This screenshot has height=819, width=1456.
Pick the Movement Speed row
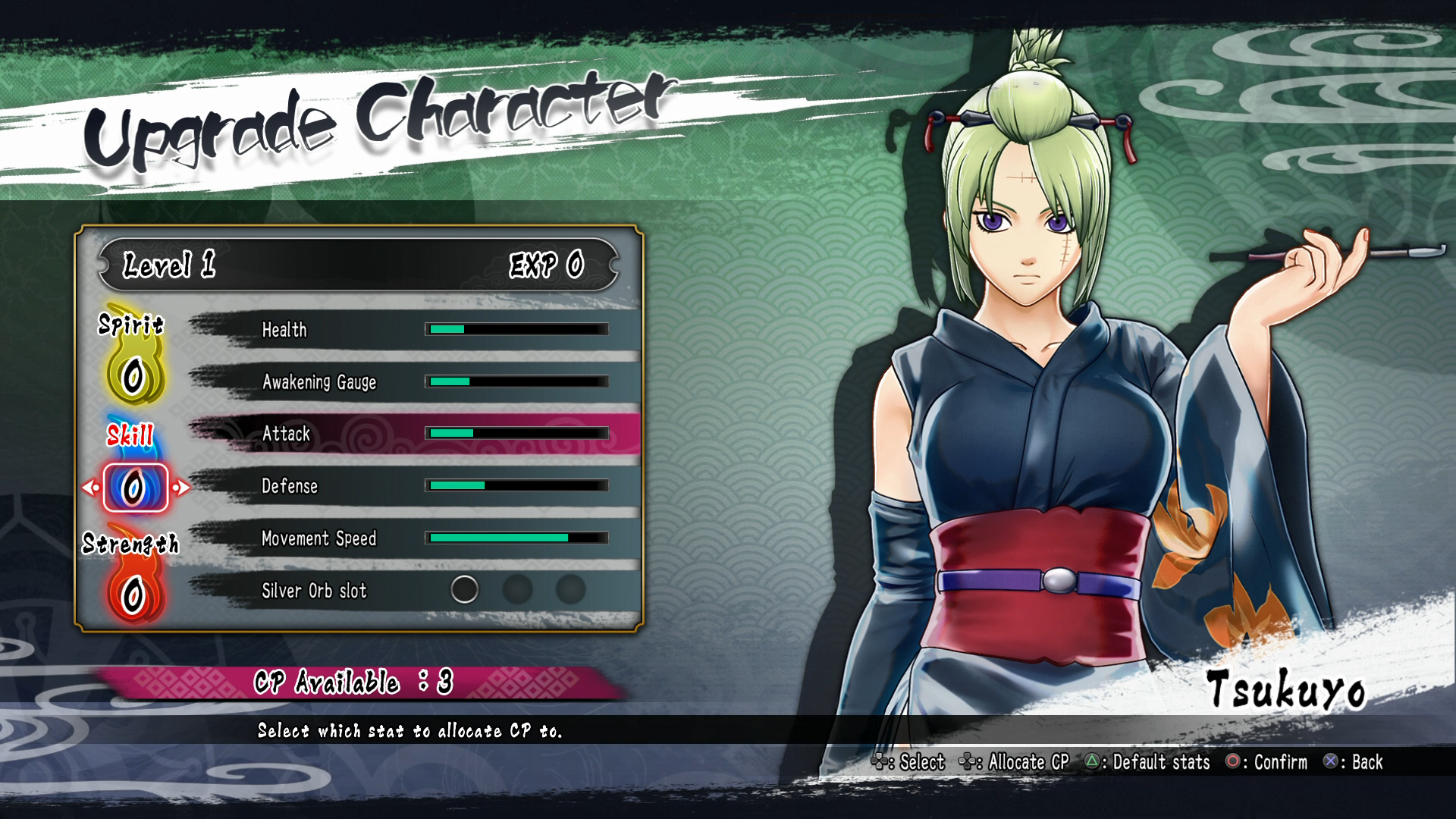tap(413, 538)
